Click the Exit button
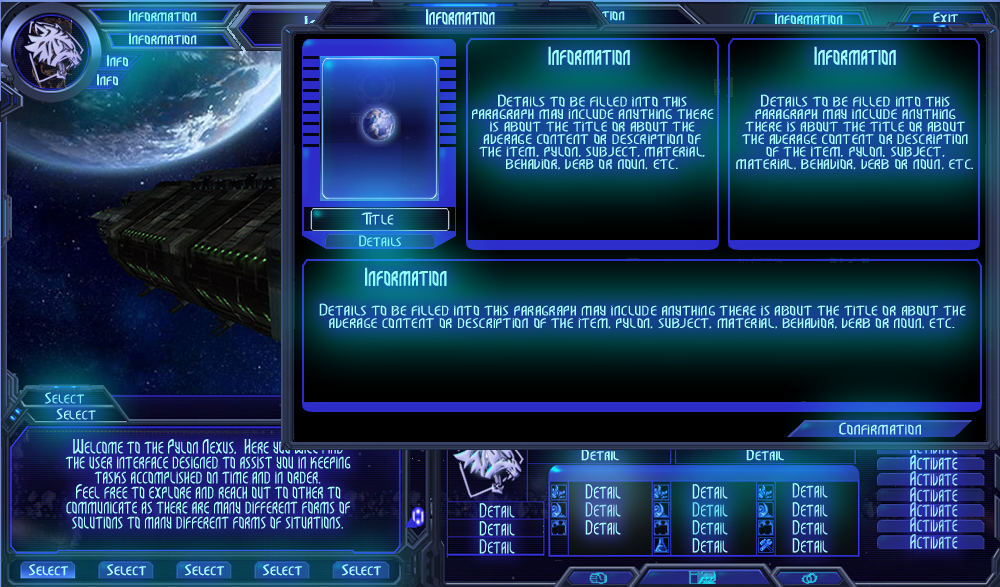 [944, 18]
